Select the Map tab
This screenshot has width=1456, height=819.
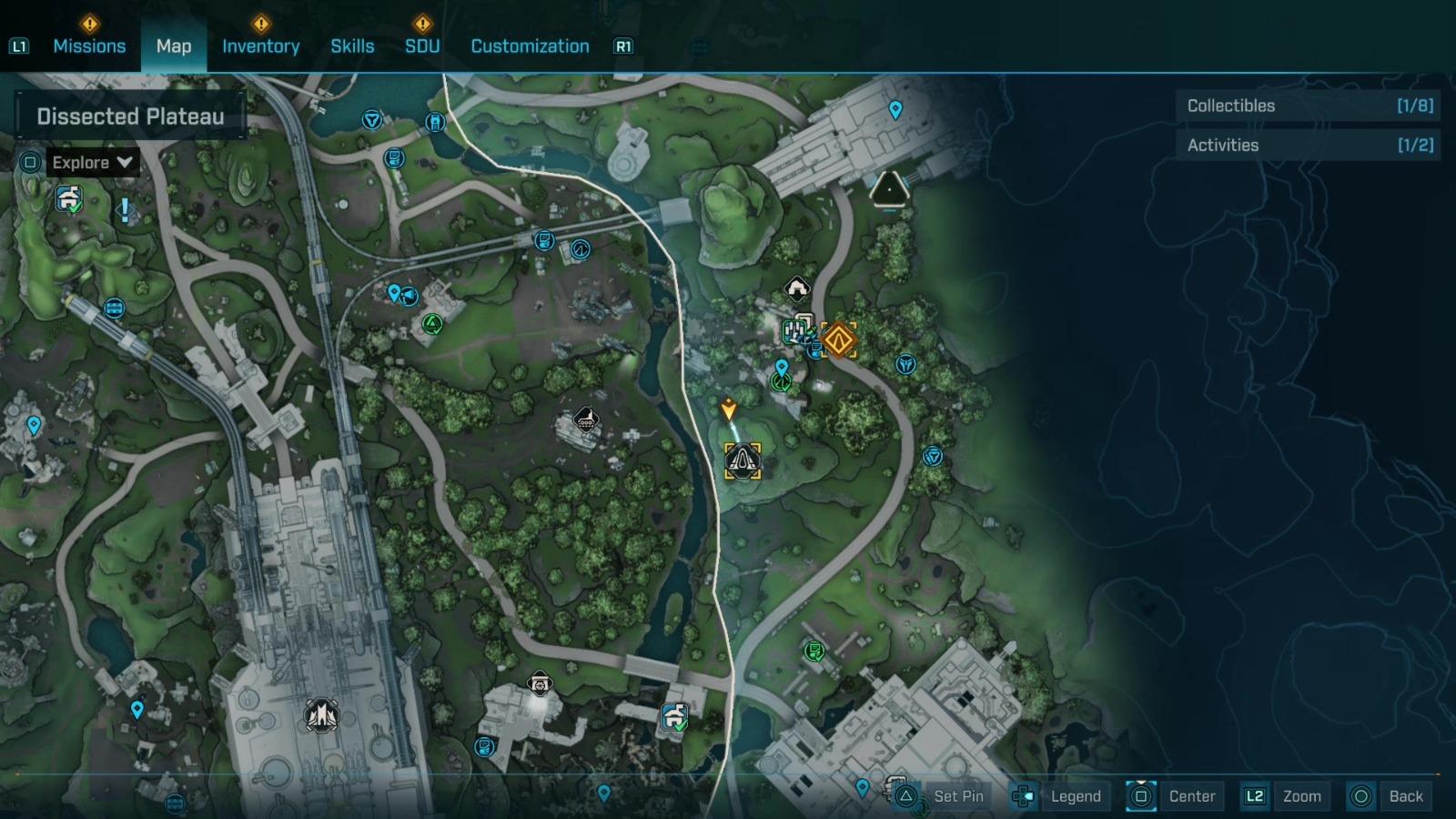pos(174,46)
